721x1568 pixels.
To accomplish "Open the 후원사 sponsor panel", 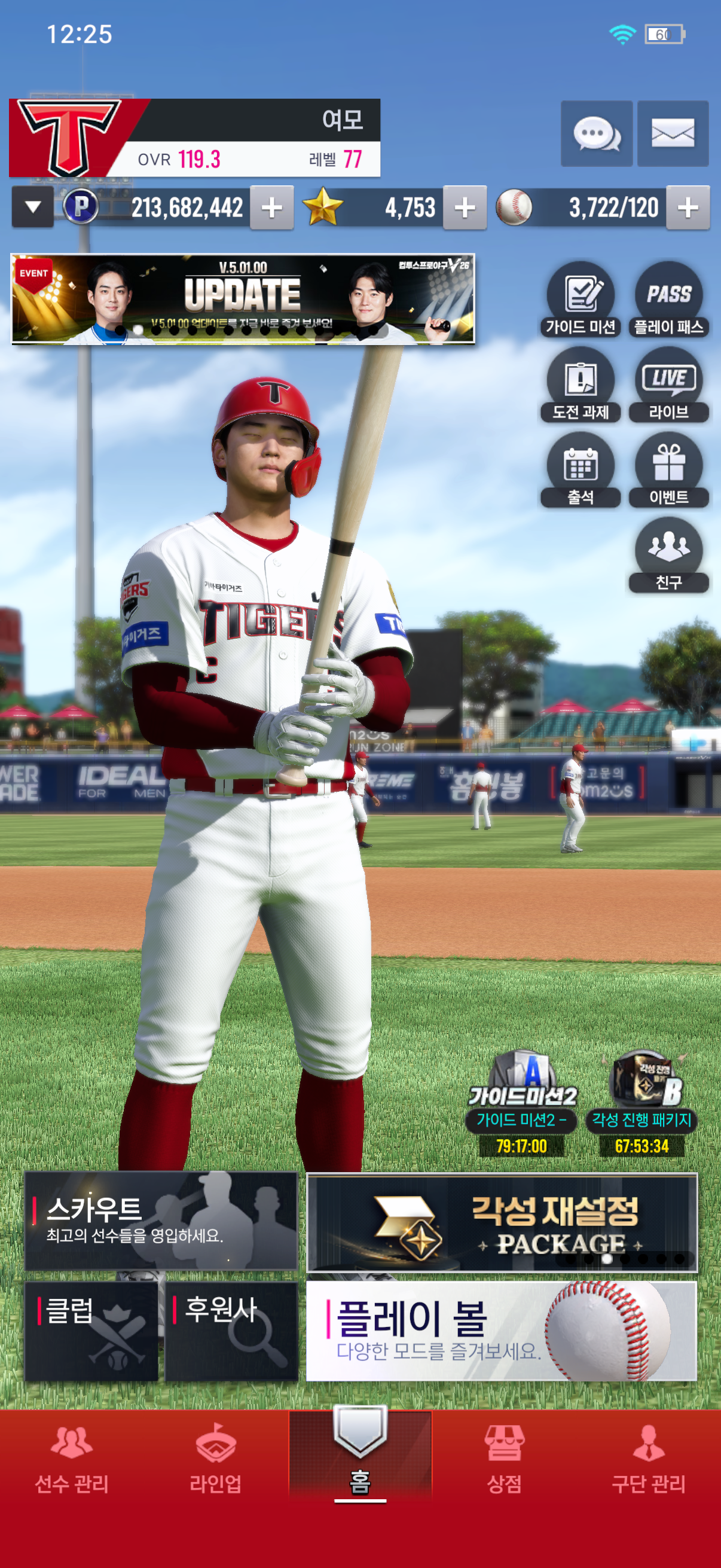I will [x=231, y=1331].
